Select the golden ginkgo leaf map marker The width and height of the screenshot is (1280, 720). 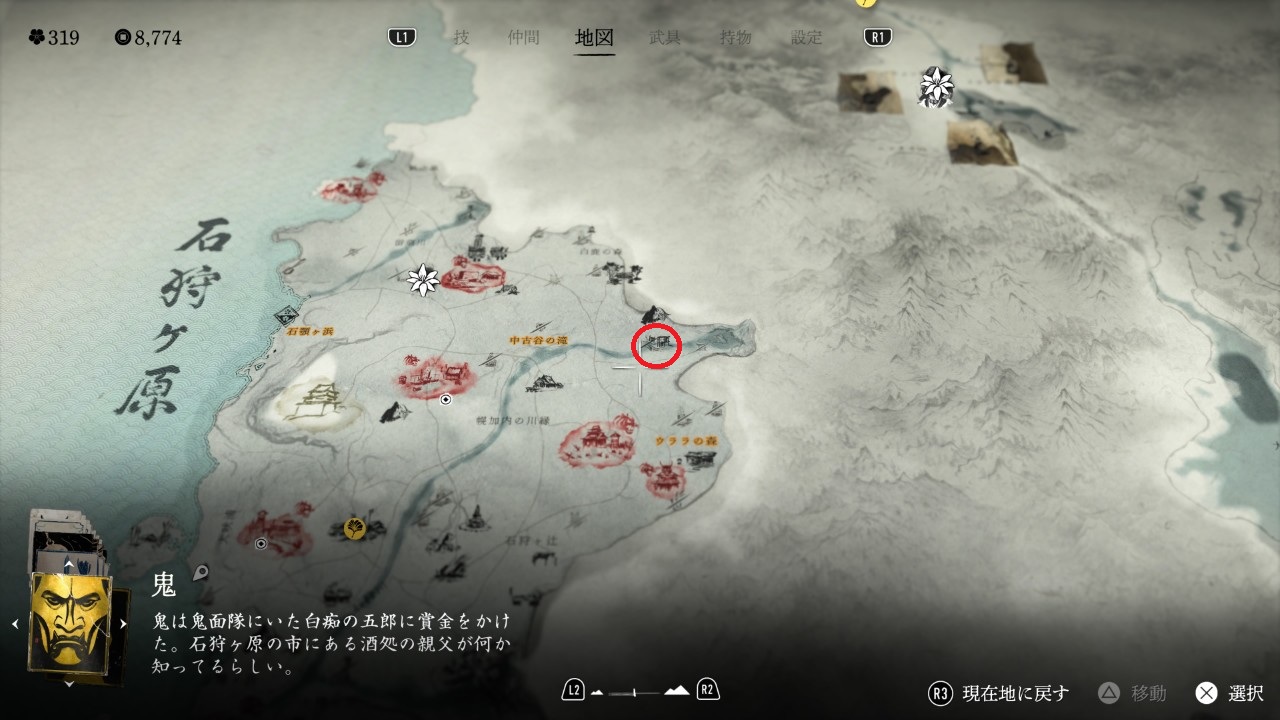point(354,527)
